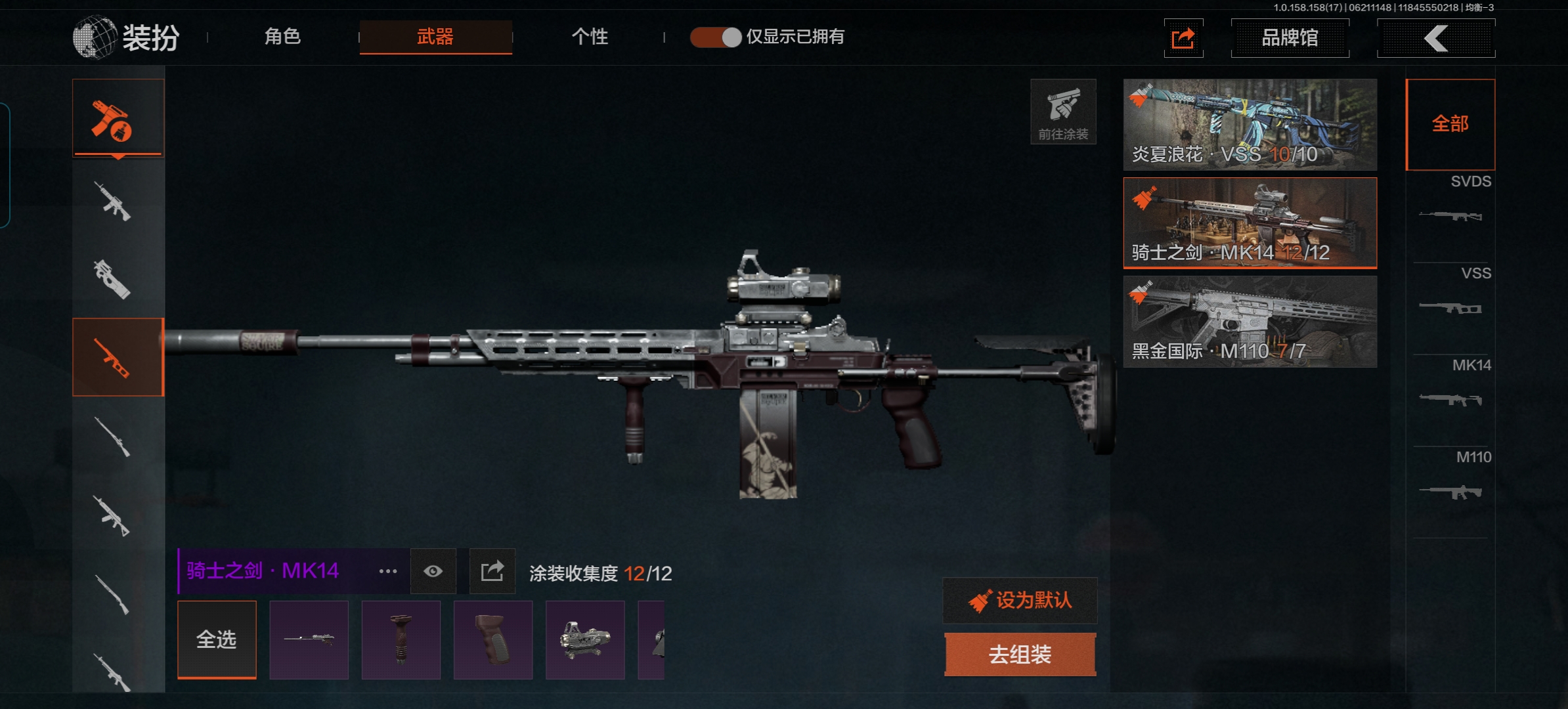The image size is (1568, 709).
Task: Select the pistol grip part slot
Action: tap(492, 639)
